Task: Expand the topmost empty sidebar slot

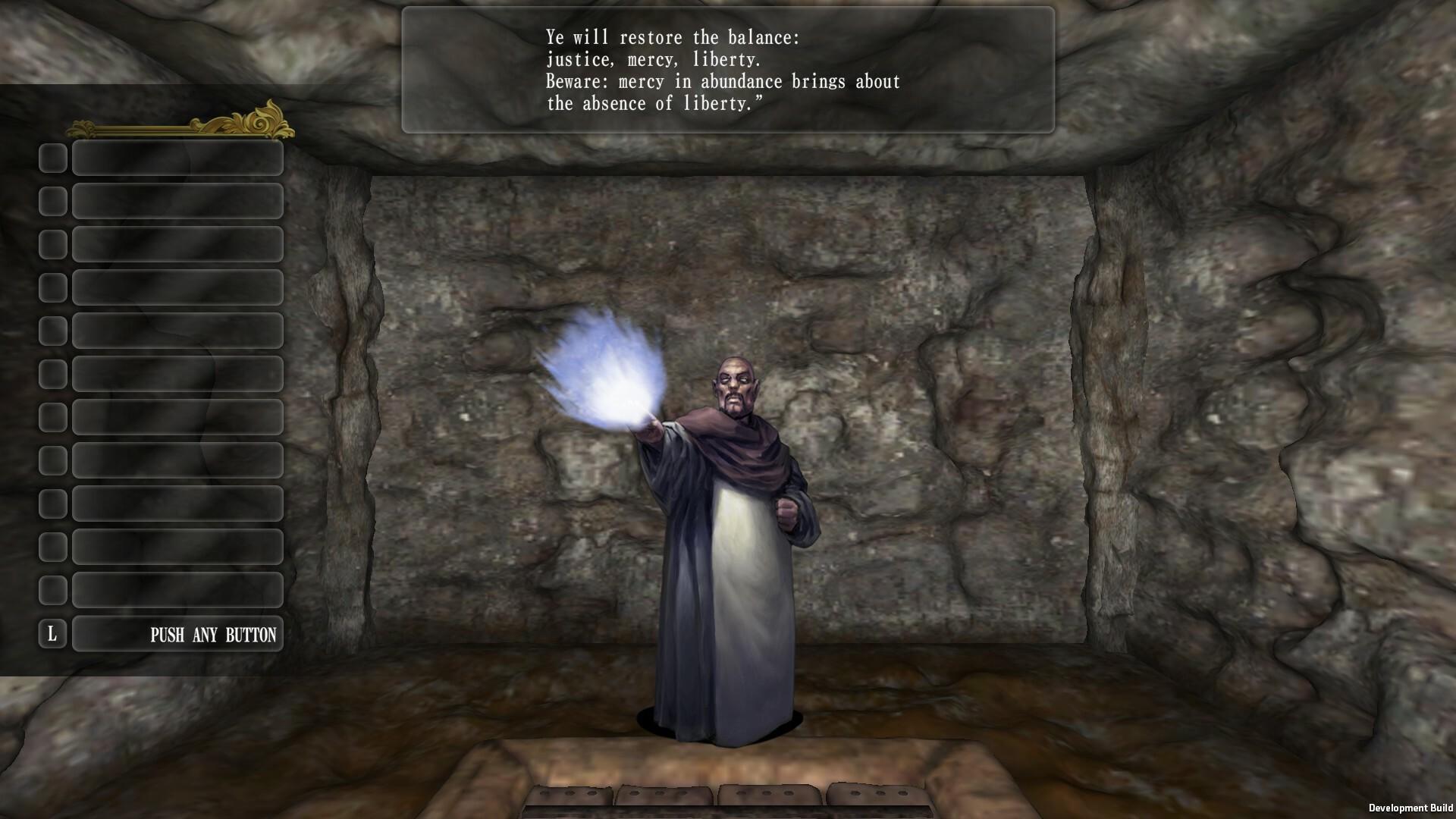Action: (177, 158)
